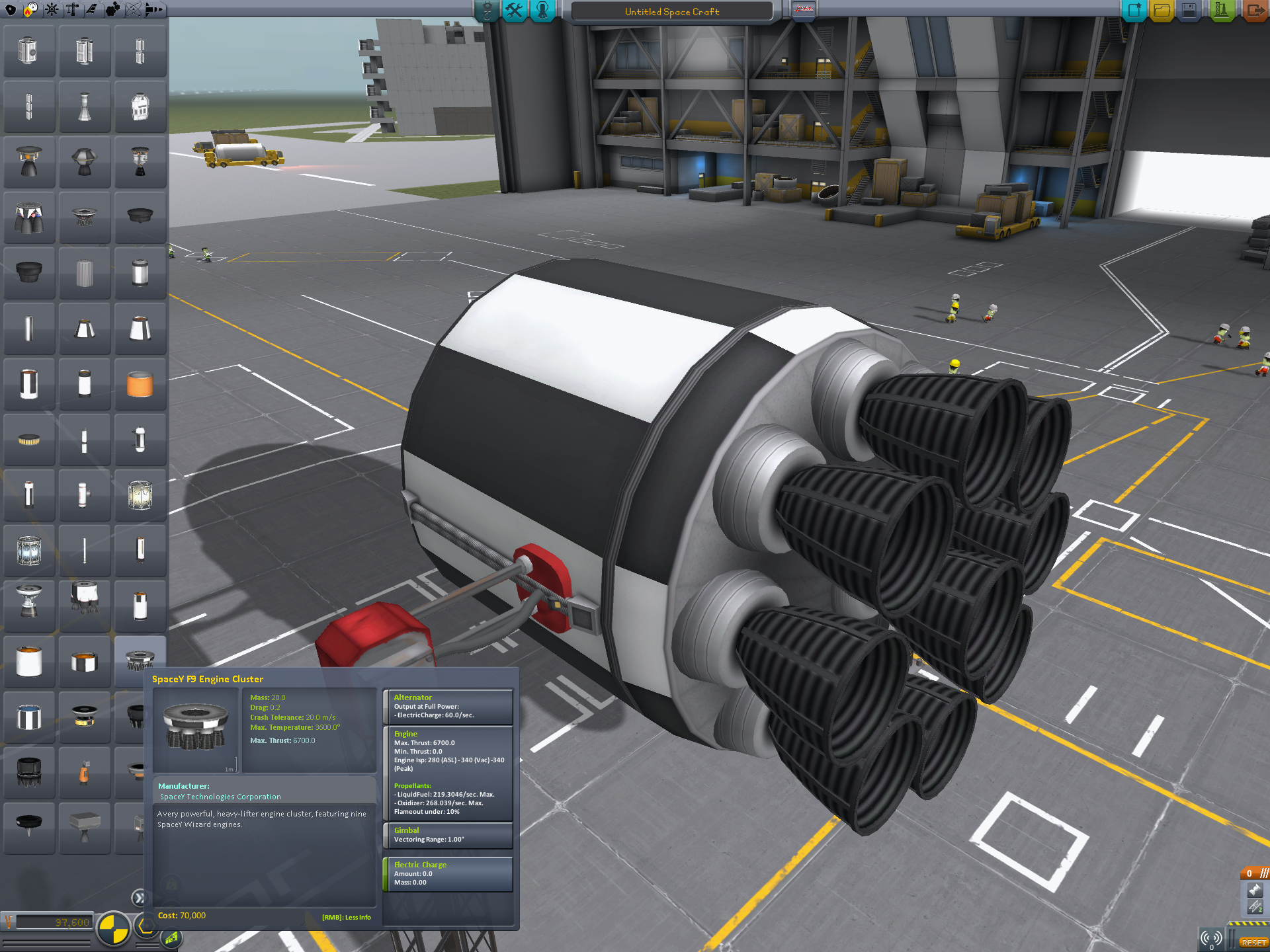Switch to the Engines category with flame gauge
The image size is (1270, 952).
(x=30, y=9)
